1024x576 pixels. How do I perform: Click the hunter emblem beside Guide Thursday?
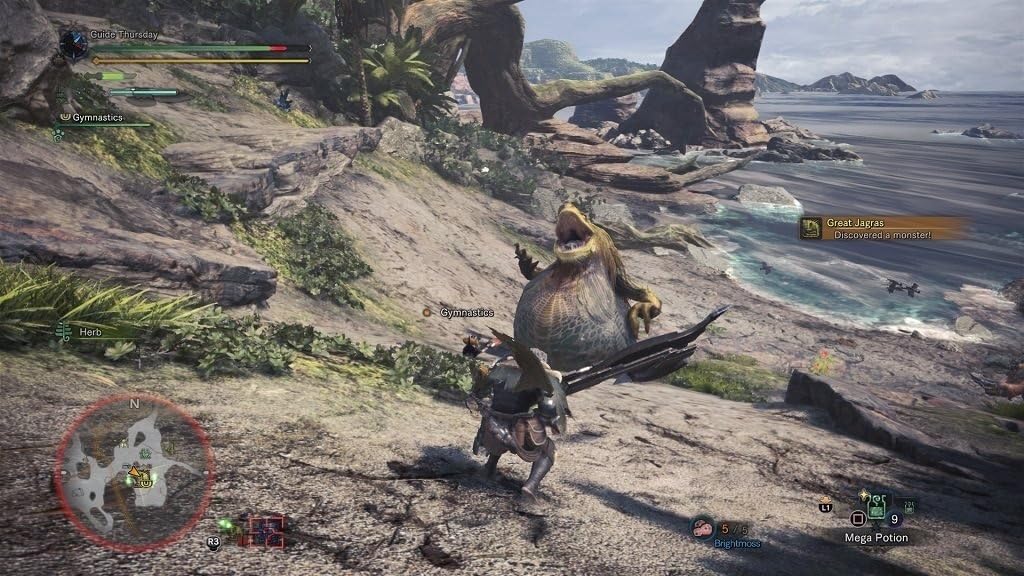point(73,44)
